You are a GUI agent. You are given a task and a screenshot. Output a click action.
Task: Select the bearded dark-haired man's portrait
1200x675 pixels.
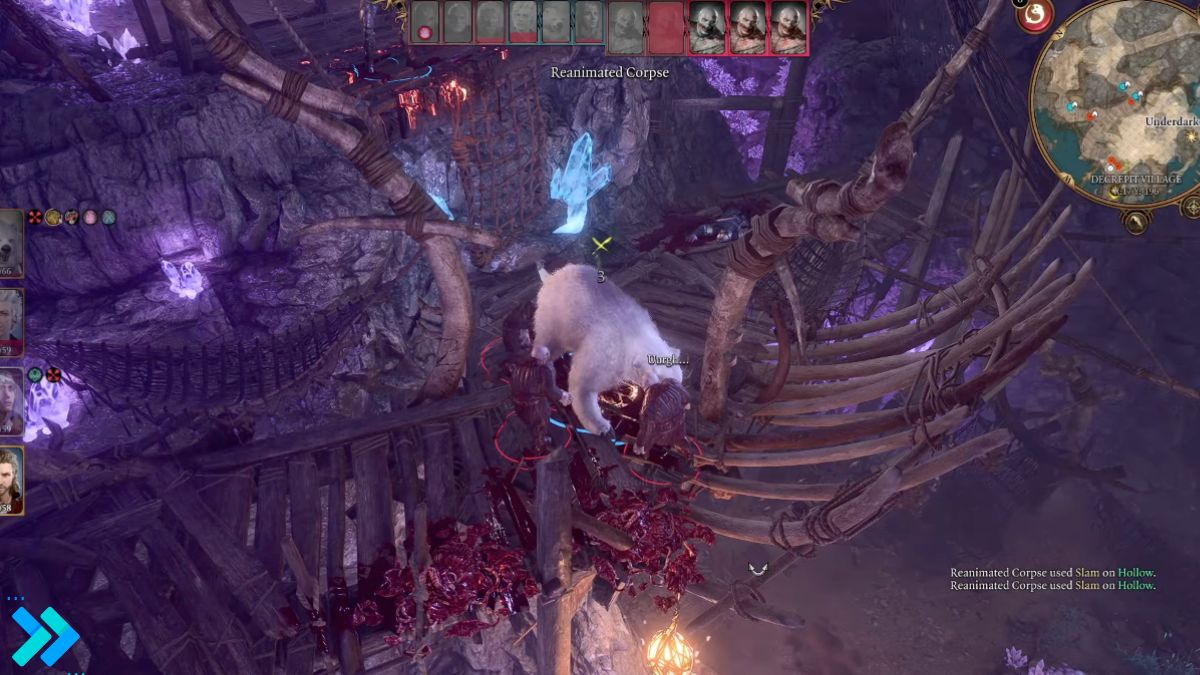[11, 480]
